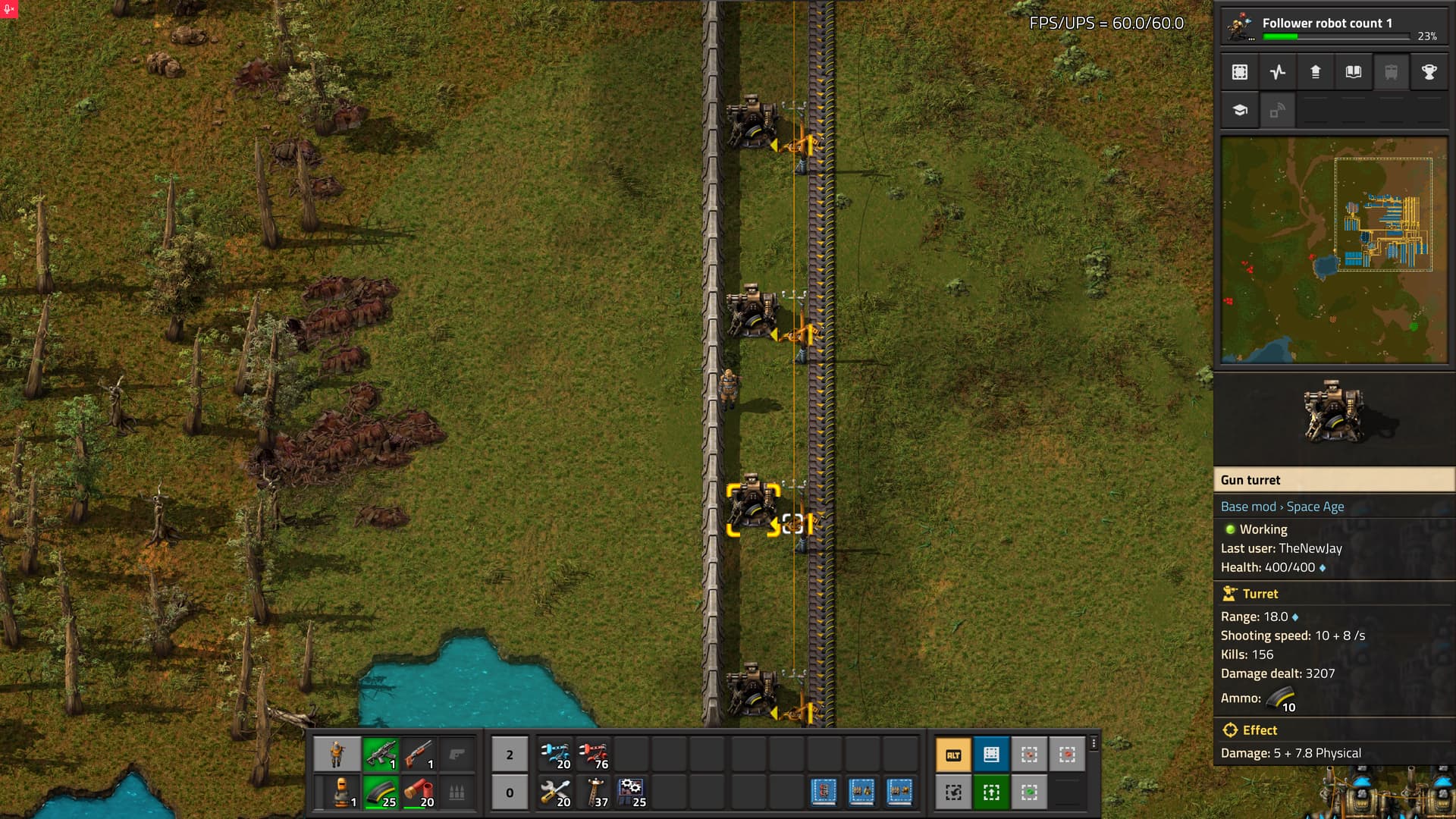Select the repair pack quickbar slot
This screenshot has height=819, width=1456.
(555, 792)
